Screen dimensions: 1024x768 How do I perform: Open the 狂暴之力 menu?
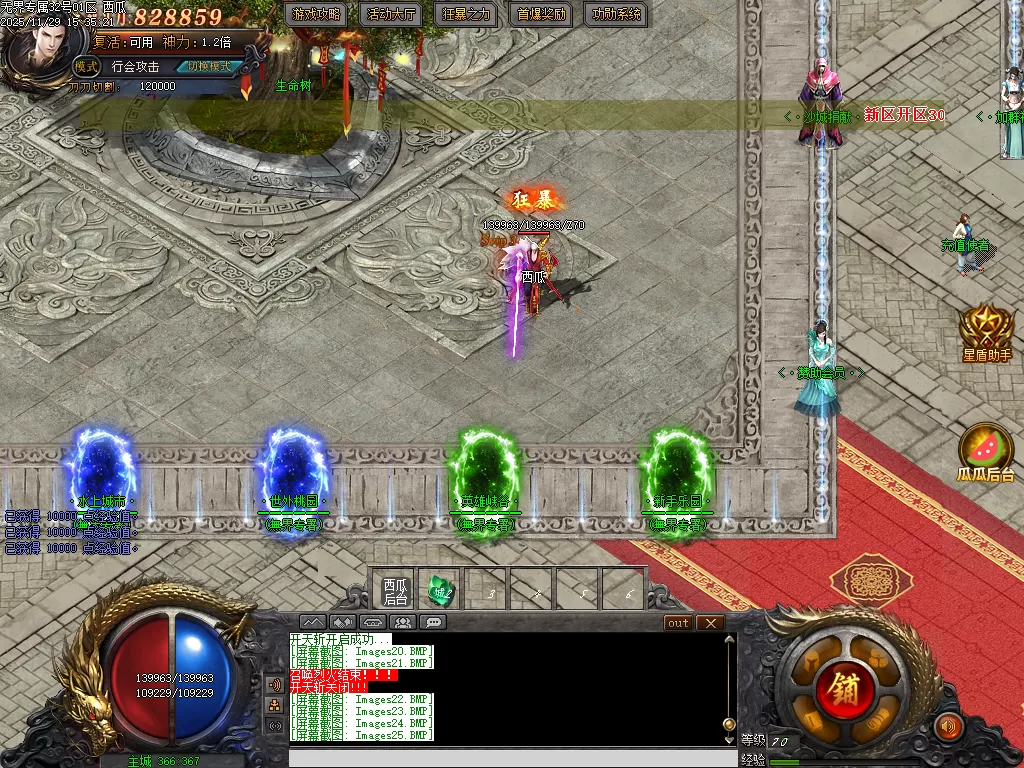[x=467, y=14]
